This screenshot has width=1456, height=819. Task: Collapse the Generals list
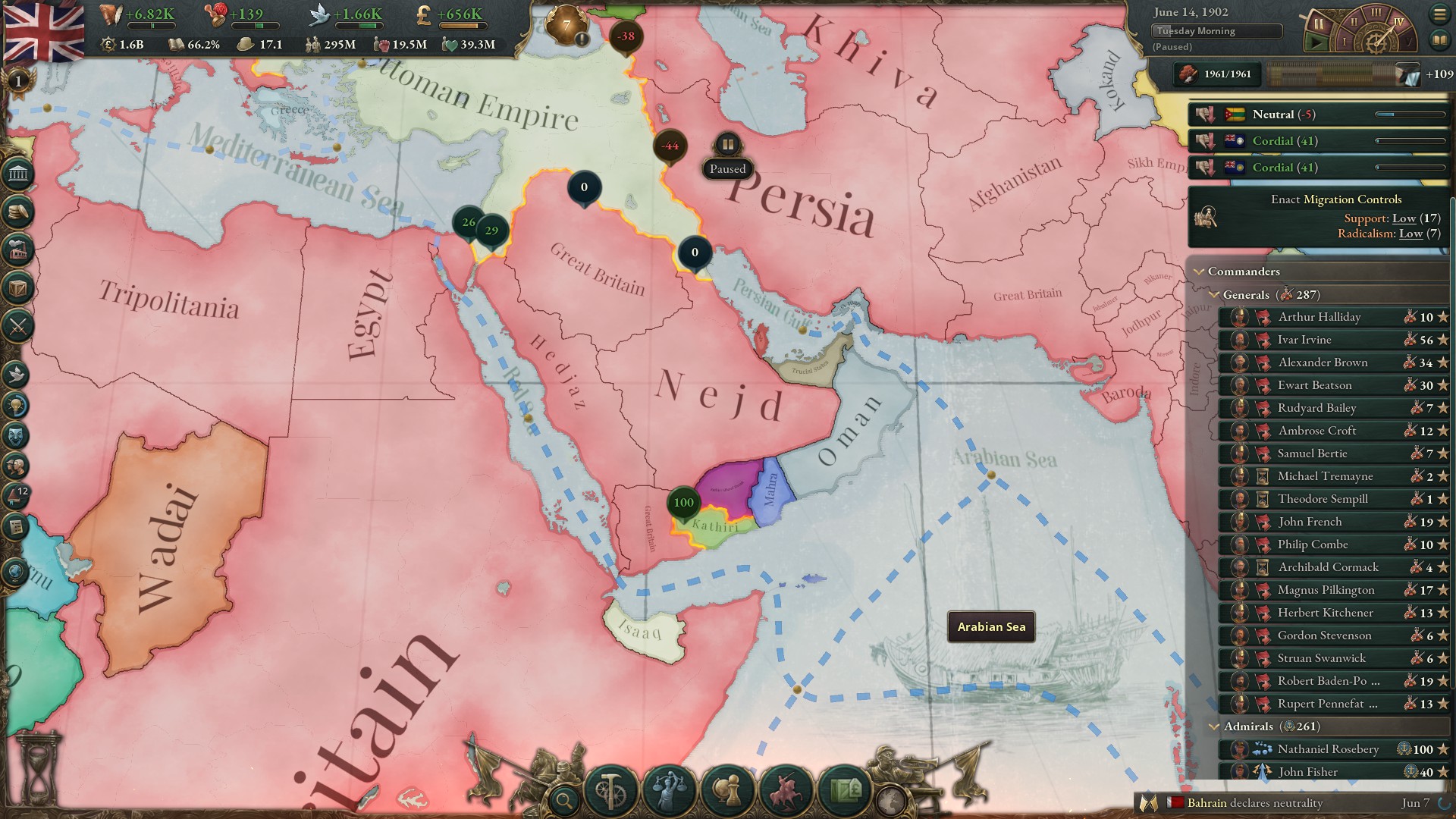click(x=1214, y=295)
